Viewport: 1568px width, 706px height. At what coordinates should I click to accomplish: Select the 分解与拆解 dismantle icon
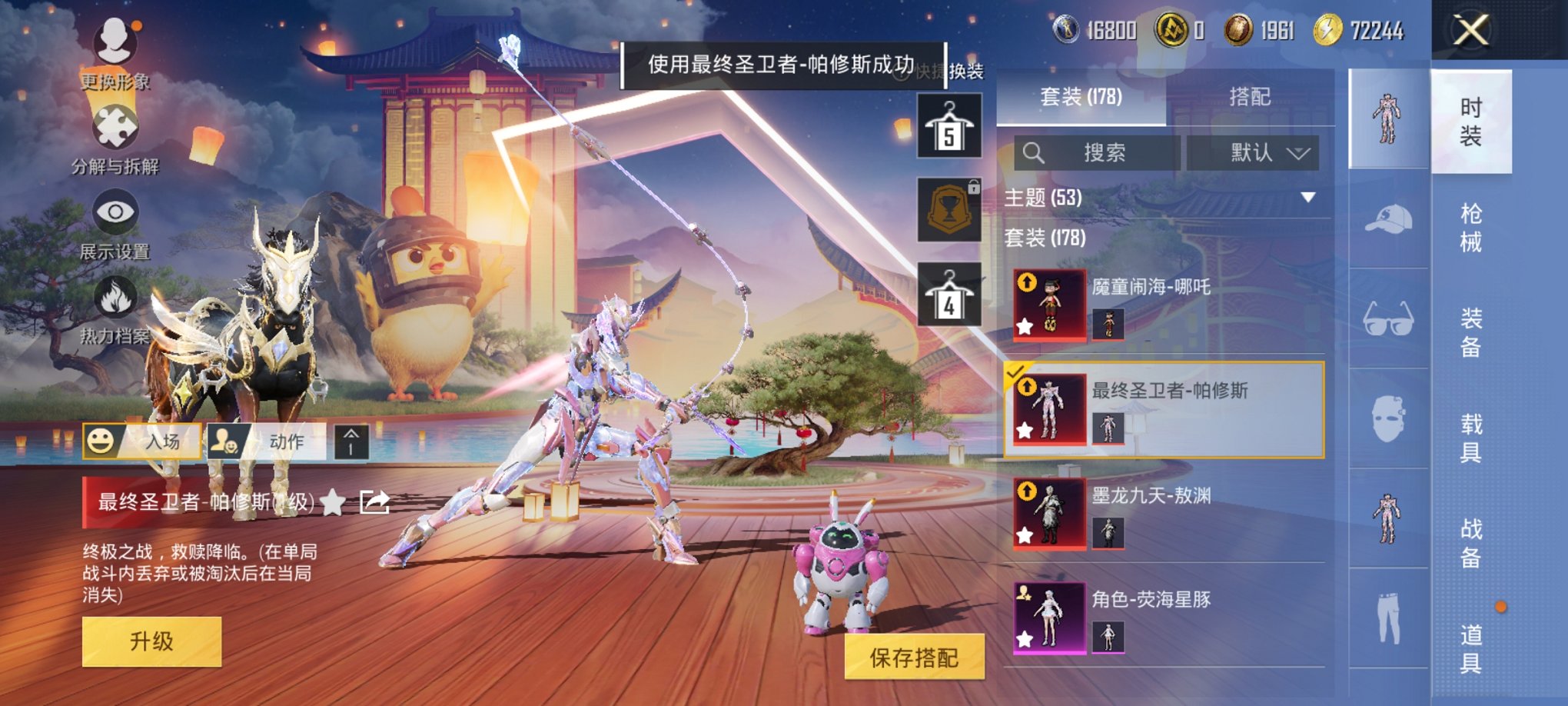114,127
